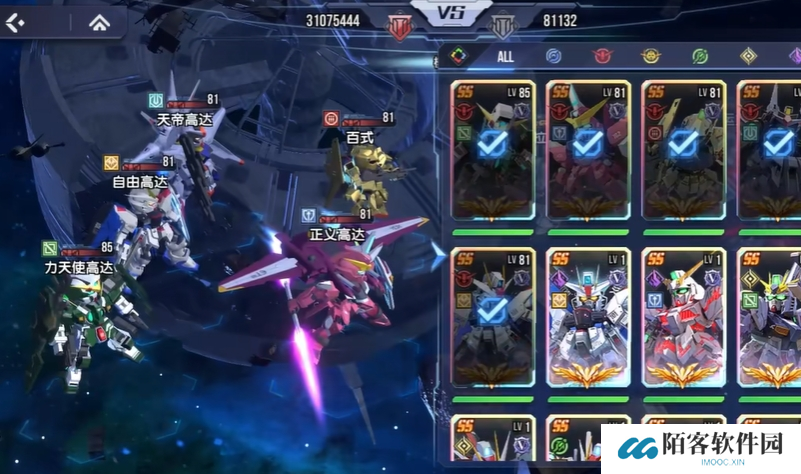Viewport: 801px width, 474px height.
Task: Deselect the level 81 Freedom Gundam card
Action: pos(493,316)
